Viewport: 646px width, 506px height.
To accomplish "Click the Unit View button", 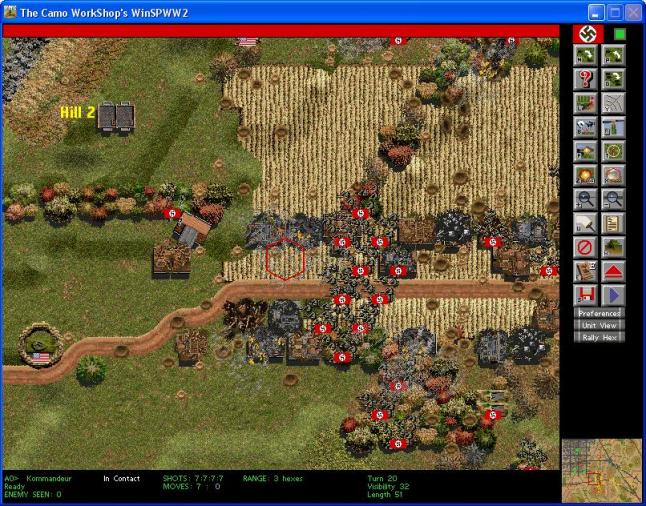I will click(x=598, y=325).
